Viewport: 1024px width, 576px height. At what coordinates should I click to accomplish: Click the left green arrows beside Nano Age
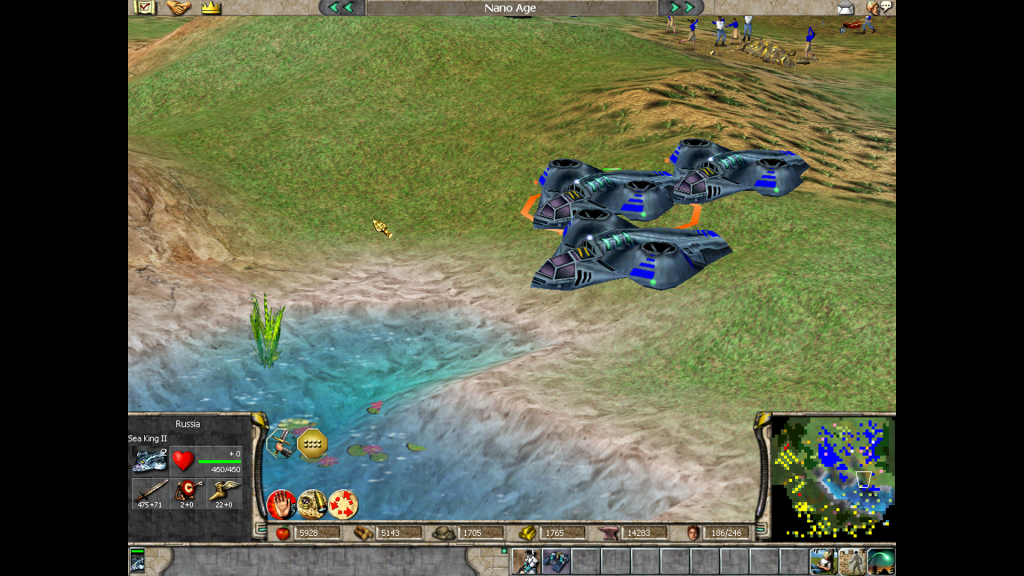341,7
